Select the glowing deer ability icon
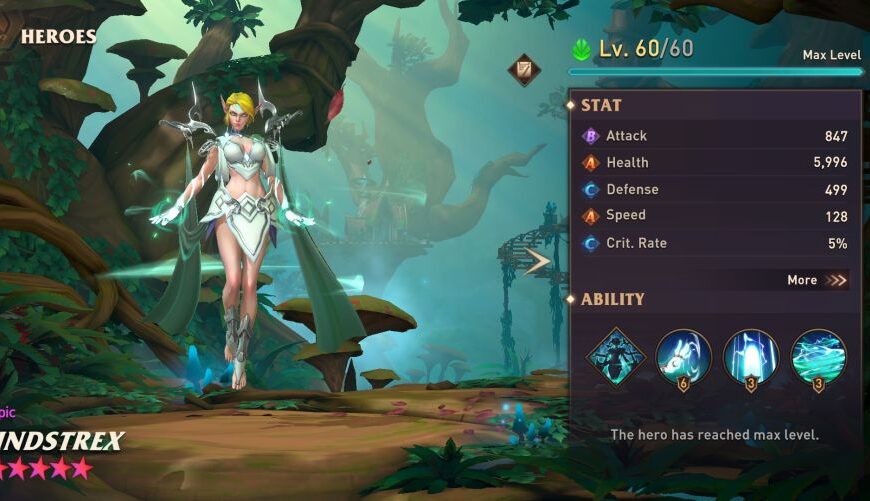Viewport: 870px width, 501px height. click(x=683, y=356)
